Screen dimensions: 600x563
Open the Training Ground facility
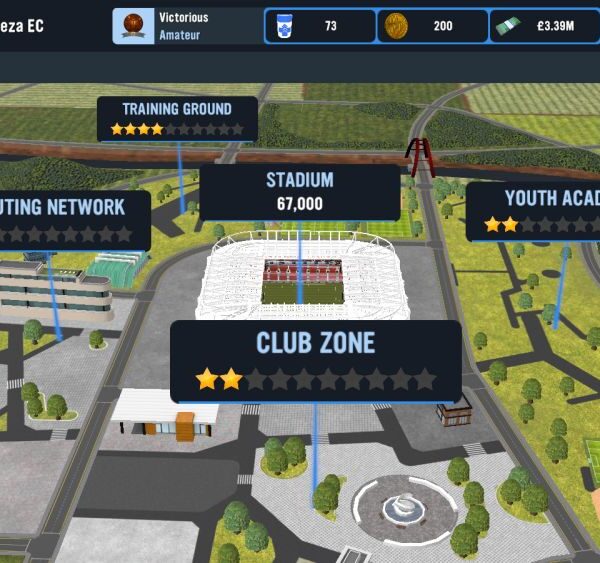coord(177,118)
